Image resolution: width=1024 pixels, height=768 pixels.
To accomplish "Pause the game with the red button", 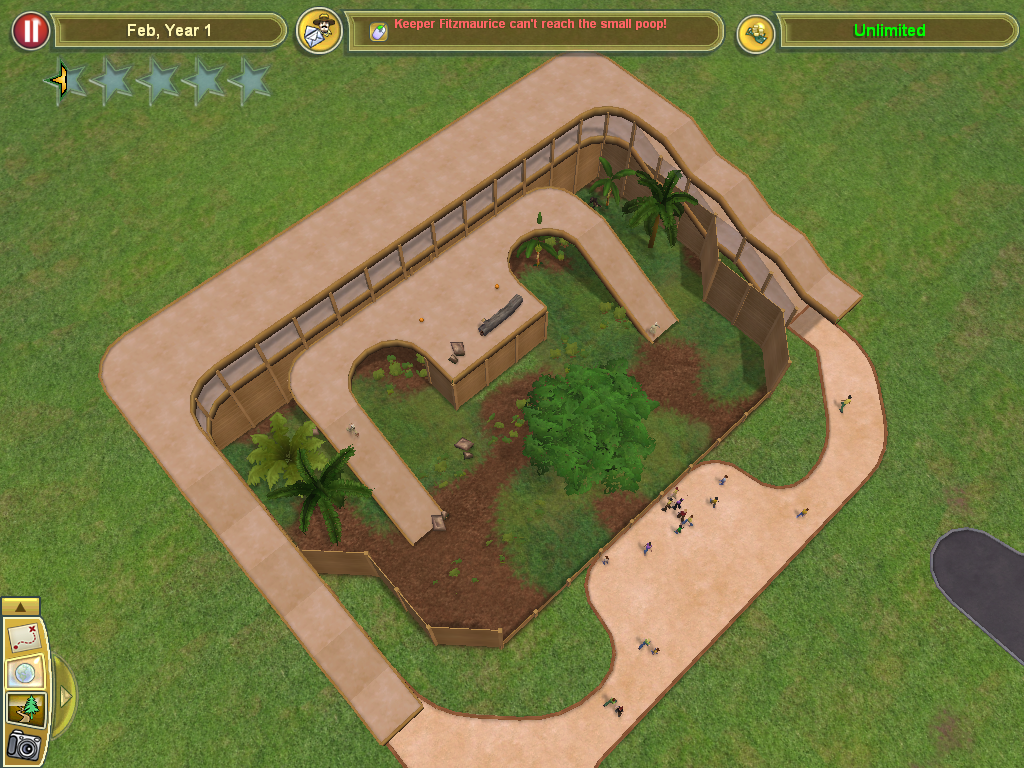I will pyautogui.click(x=30, y=31).
